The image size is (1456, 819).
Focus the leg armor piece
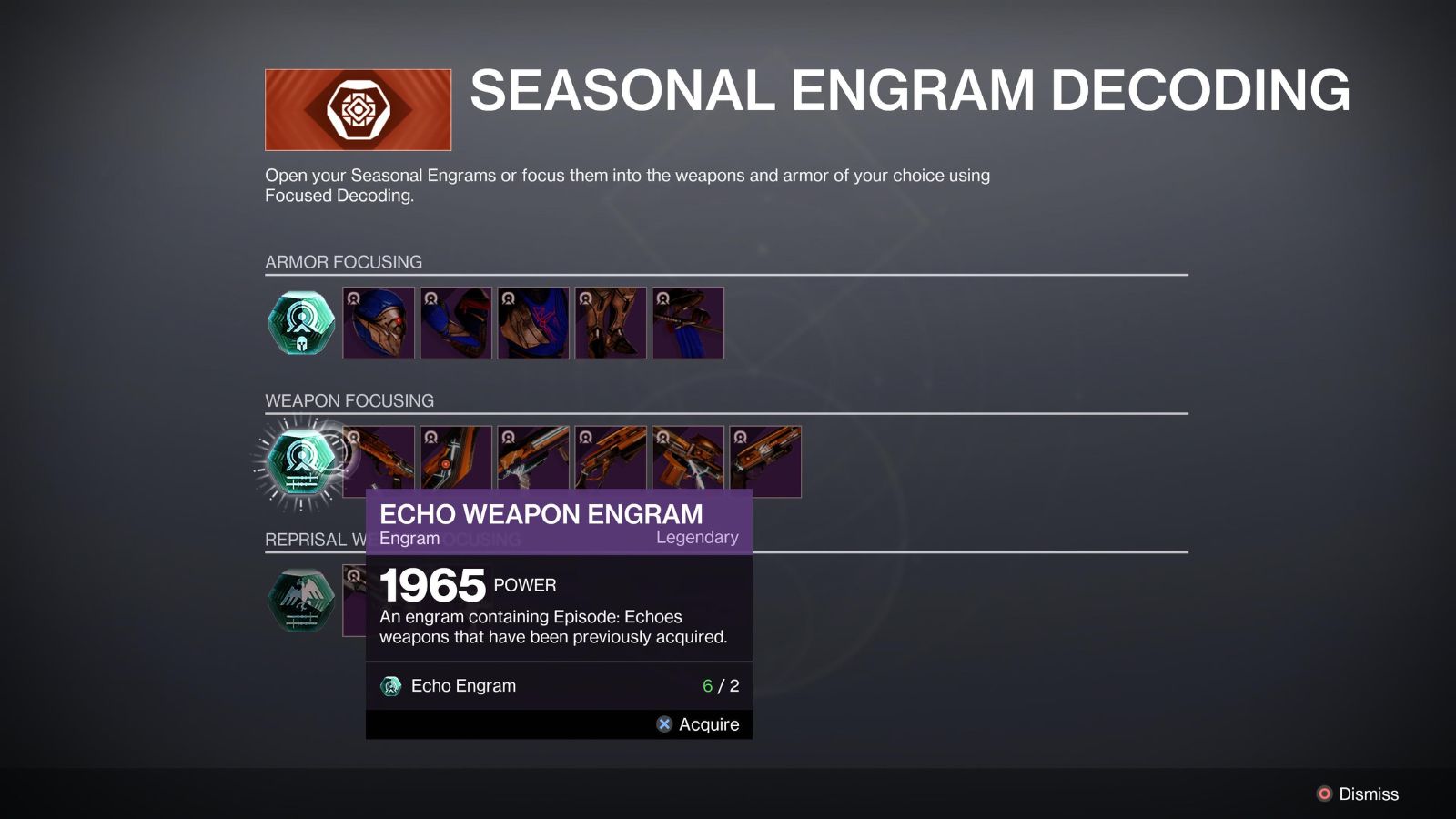611,323
